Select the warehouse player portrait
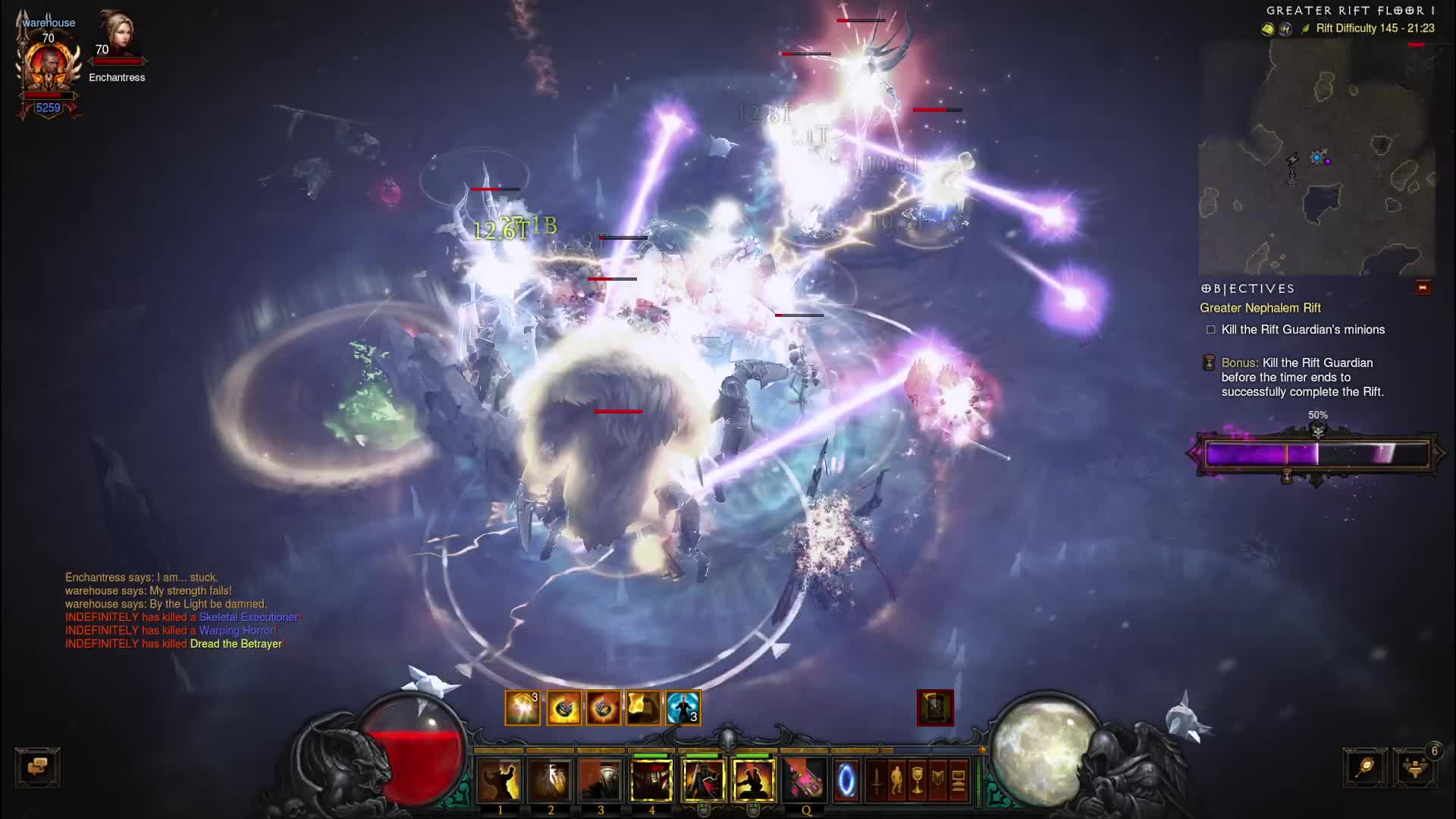Screen dimensions: 1456x819 click(x=49, y=68)
